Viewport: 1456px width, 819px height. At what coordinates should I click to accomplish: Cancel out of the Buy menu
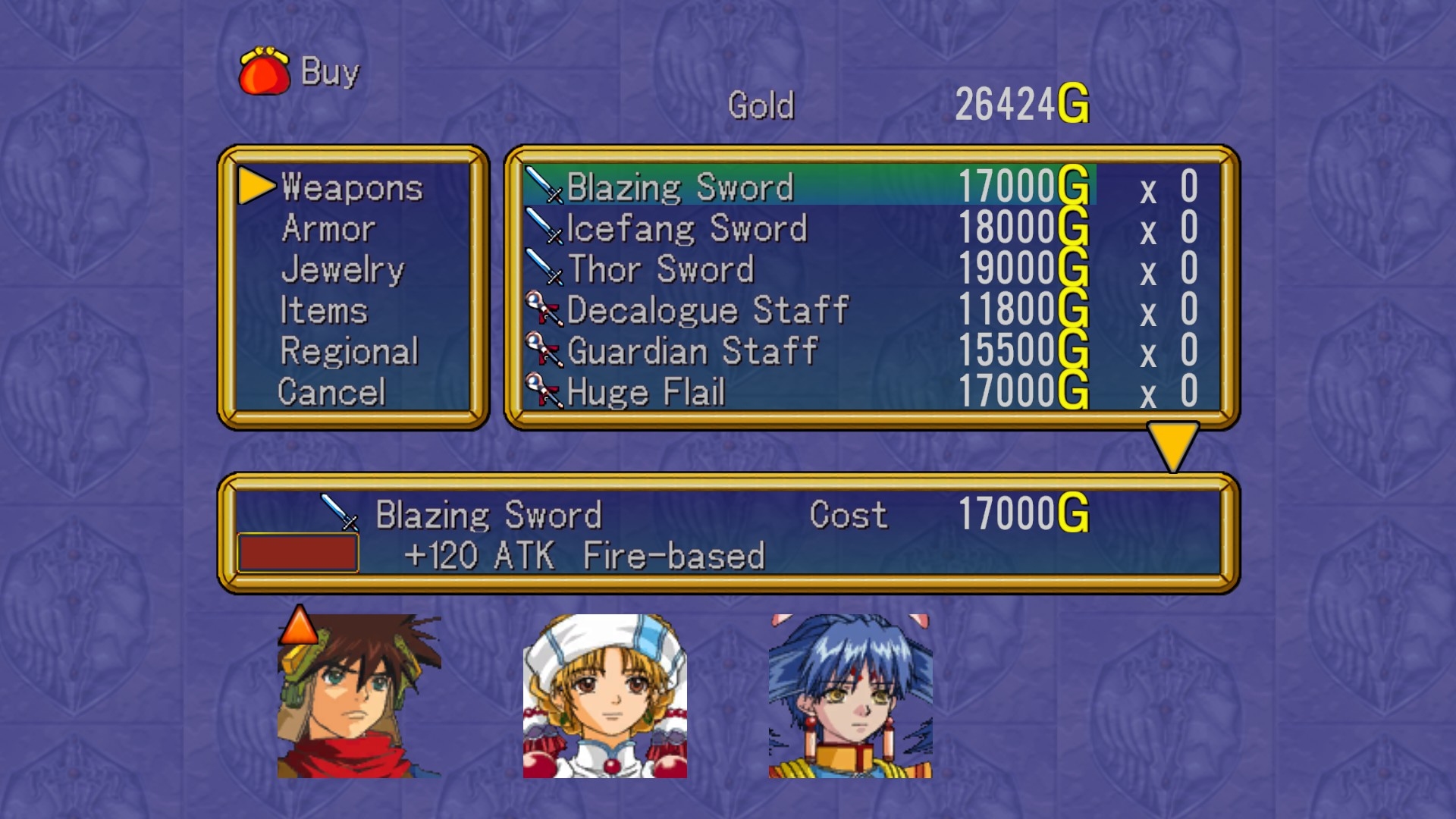tap(331, 392)
